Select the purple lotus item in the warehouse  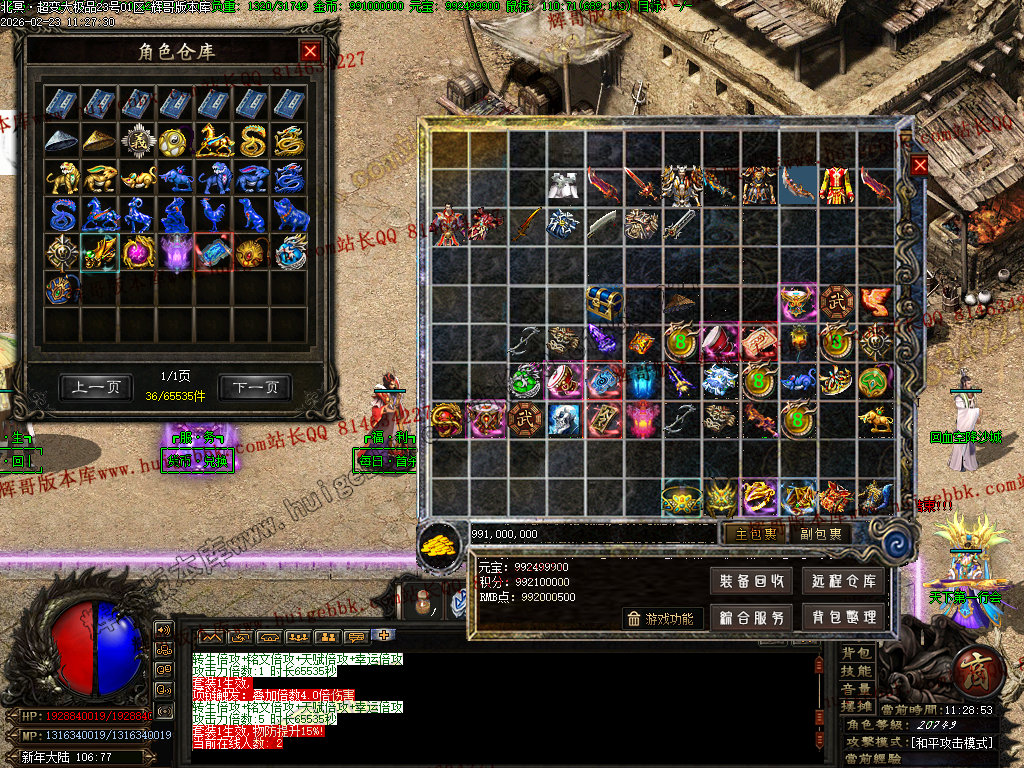175,251
